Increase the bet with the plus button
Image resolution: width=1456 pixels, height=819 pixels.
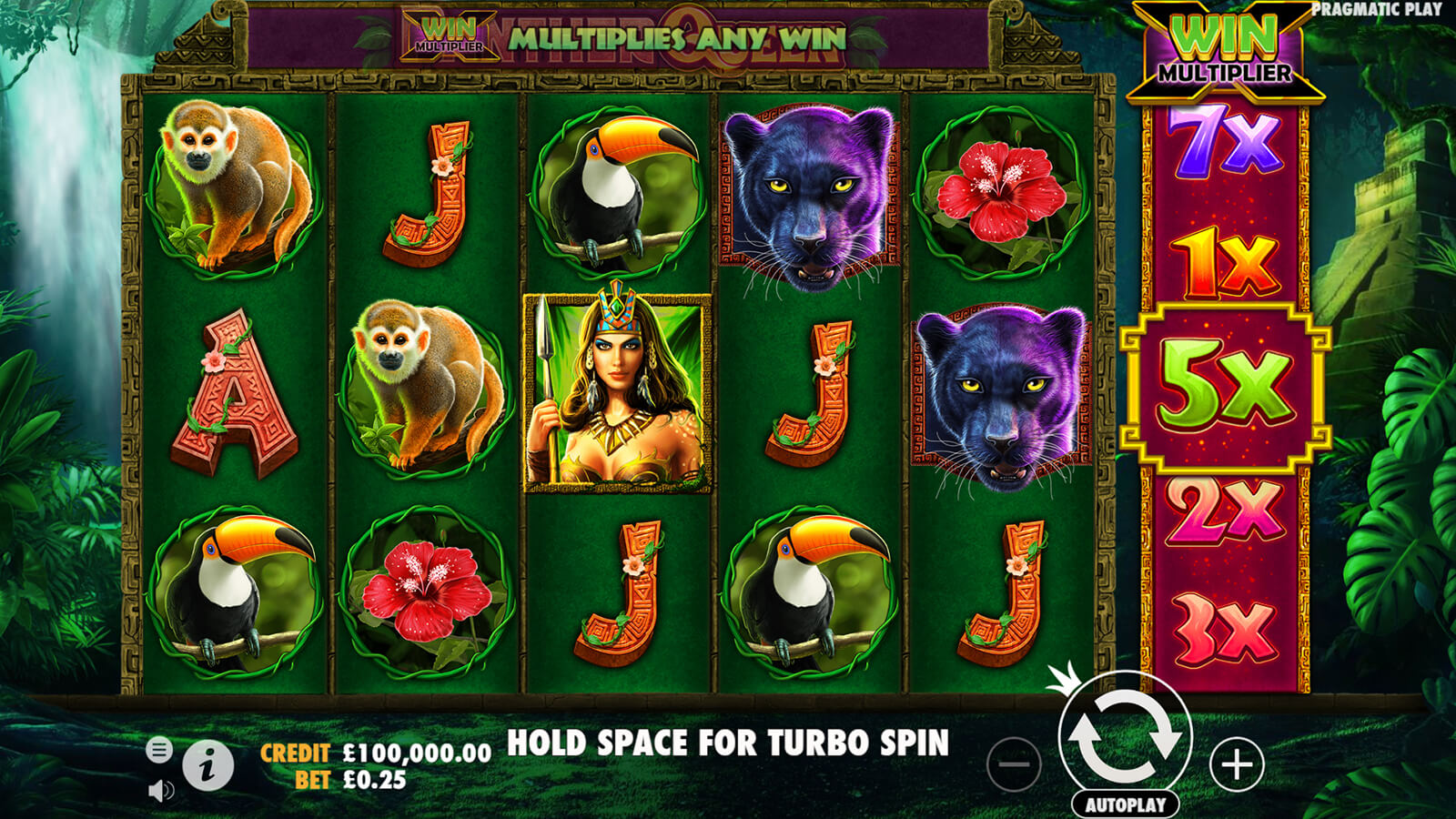1237,764
